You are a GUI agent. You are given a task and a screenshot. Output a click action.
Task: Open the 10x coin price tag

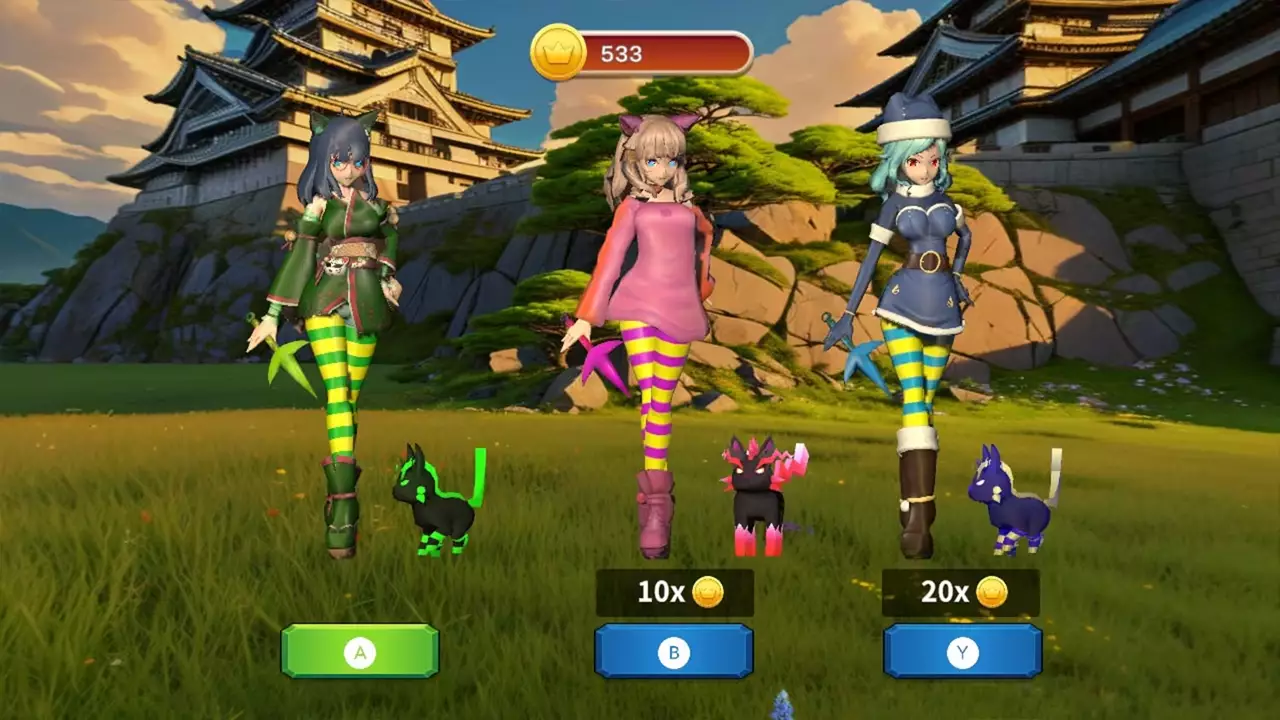click(675, 591)
